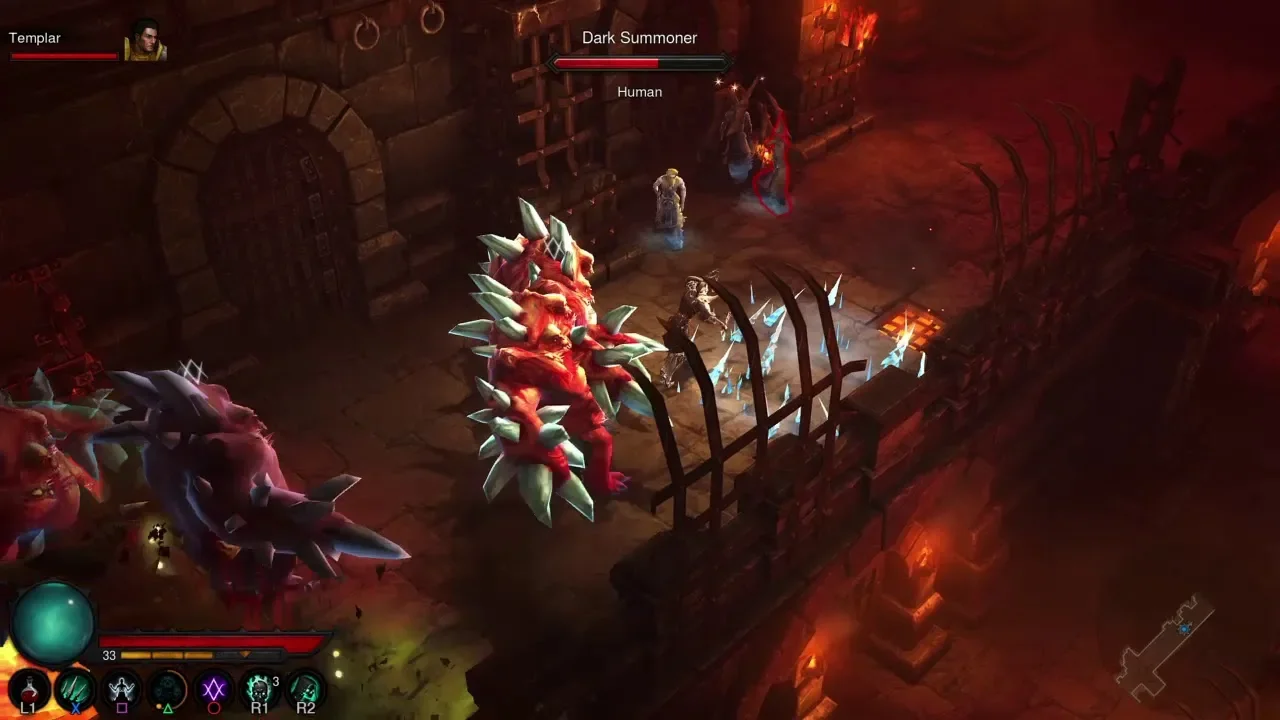Trigger the purple rune symbol skill

pos(214,690)
